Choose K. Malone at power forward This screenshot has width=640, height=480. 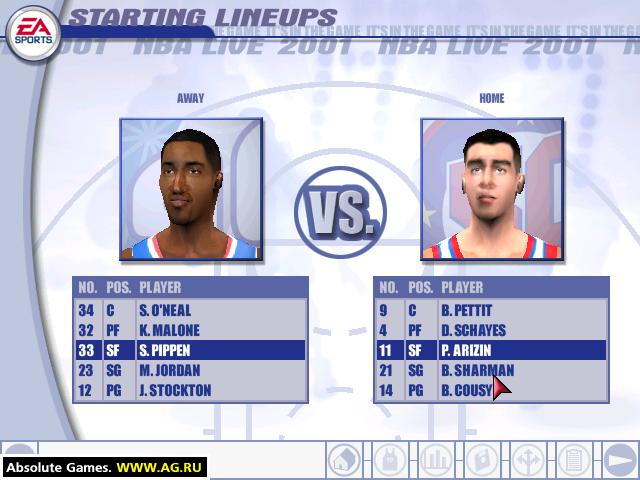190,330
